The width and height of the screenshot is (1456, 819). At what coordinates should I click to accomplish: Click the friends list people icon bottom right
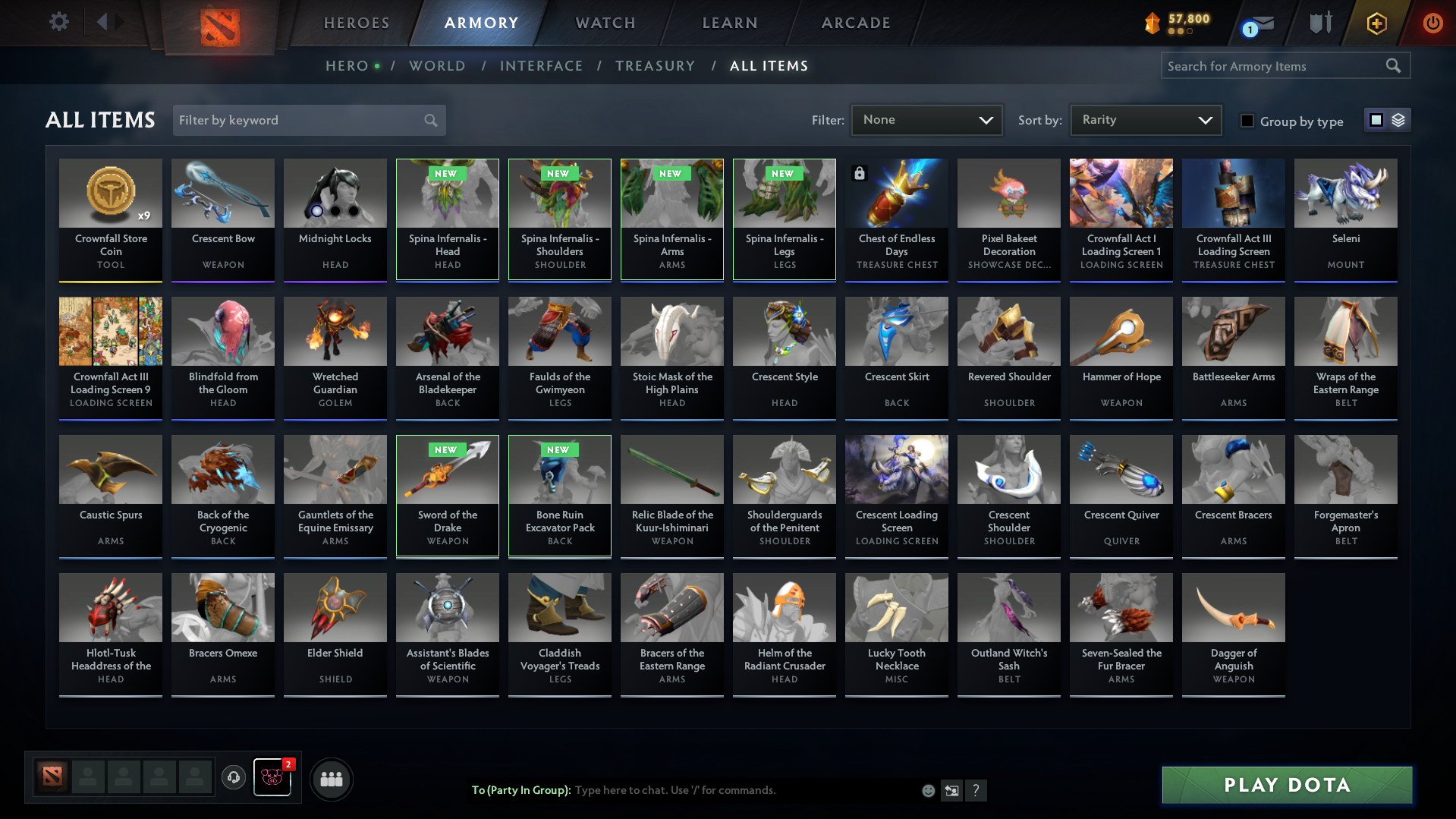coord(332,779)
